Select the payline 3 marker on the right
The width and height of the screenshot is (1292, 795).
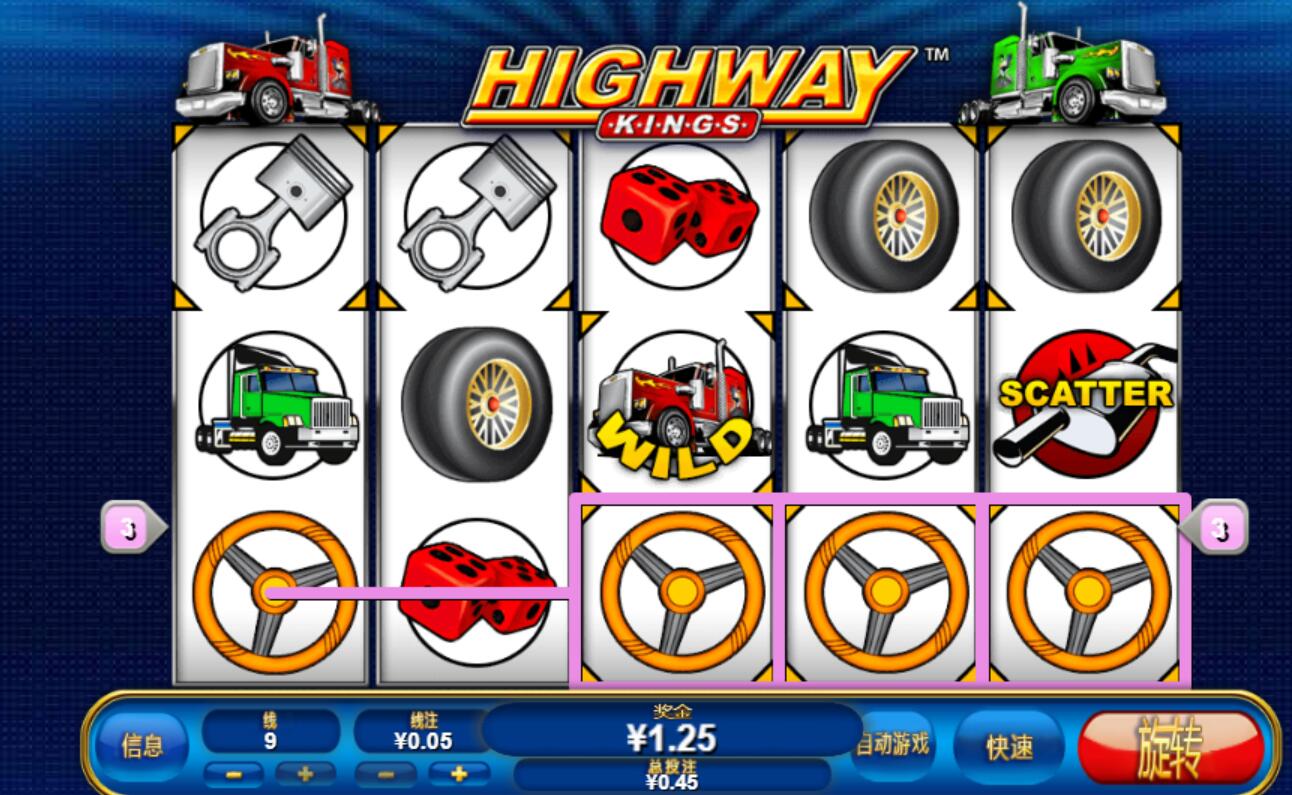tap(1219, 527)
